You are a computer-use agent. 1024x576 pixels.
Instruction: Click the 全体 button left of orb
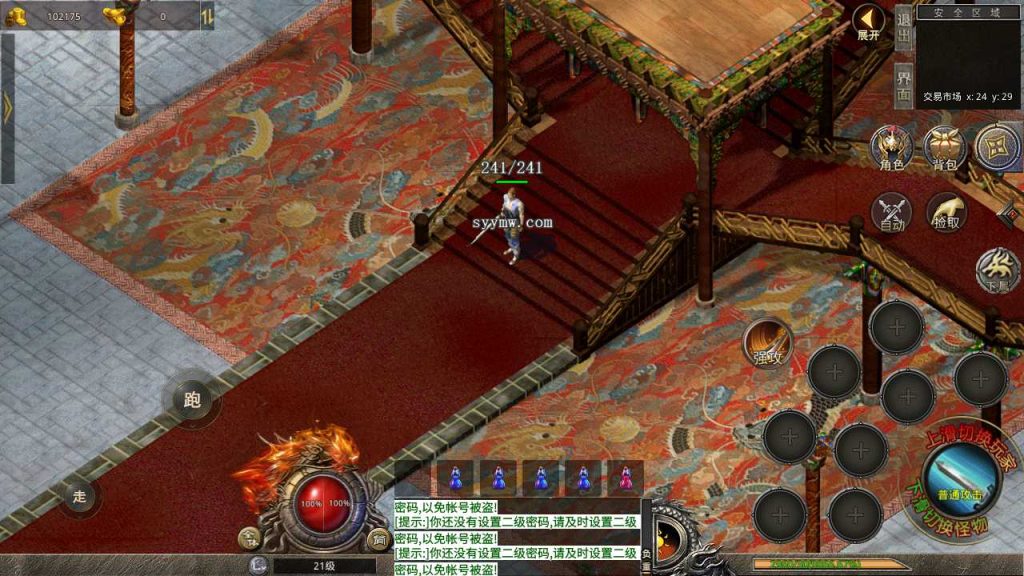pos(247,540)
